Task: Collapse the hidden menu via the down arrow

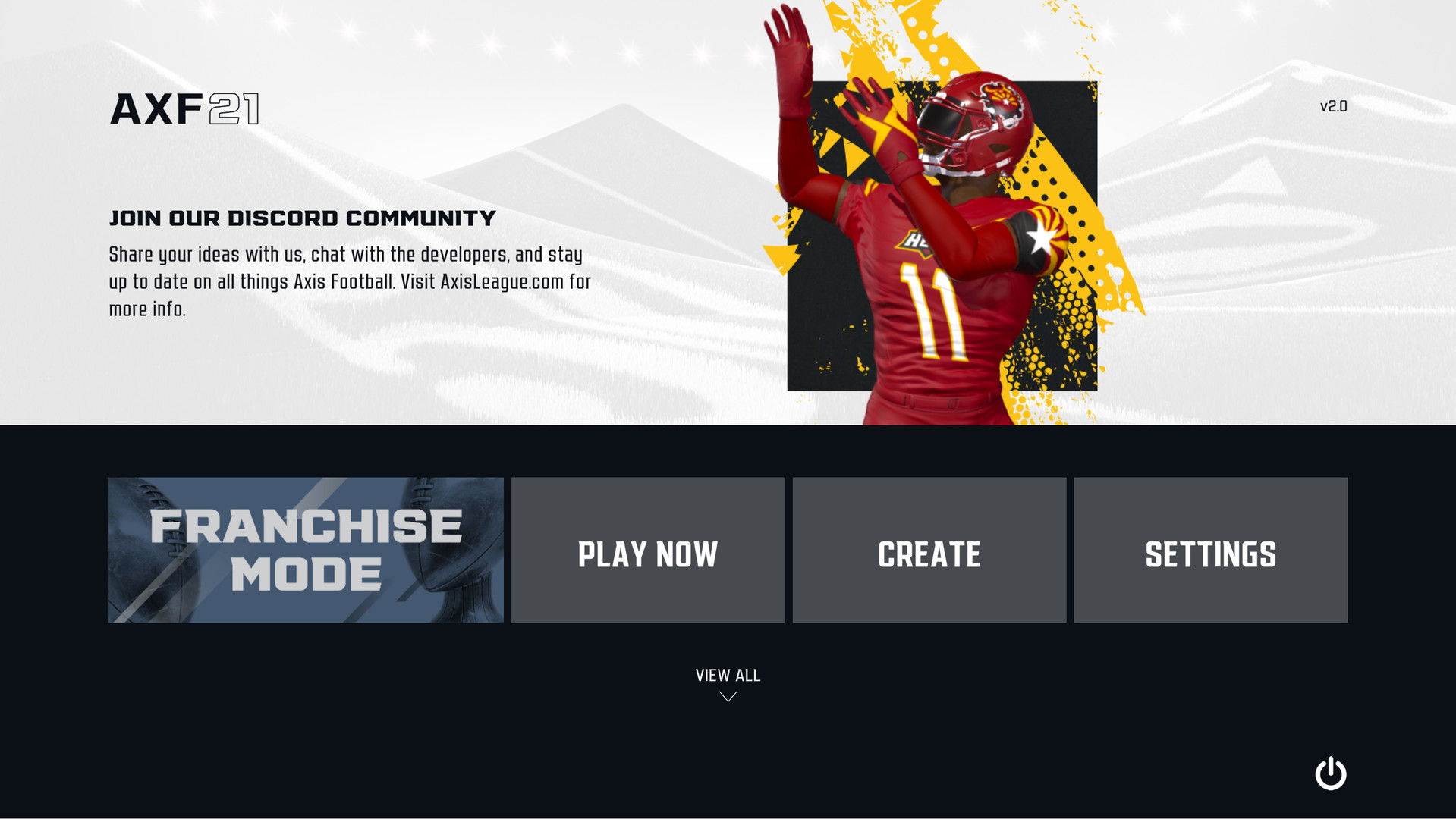Action: click(x=727, y=698)
